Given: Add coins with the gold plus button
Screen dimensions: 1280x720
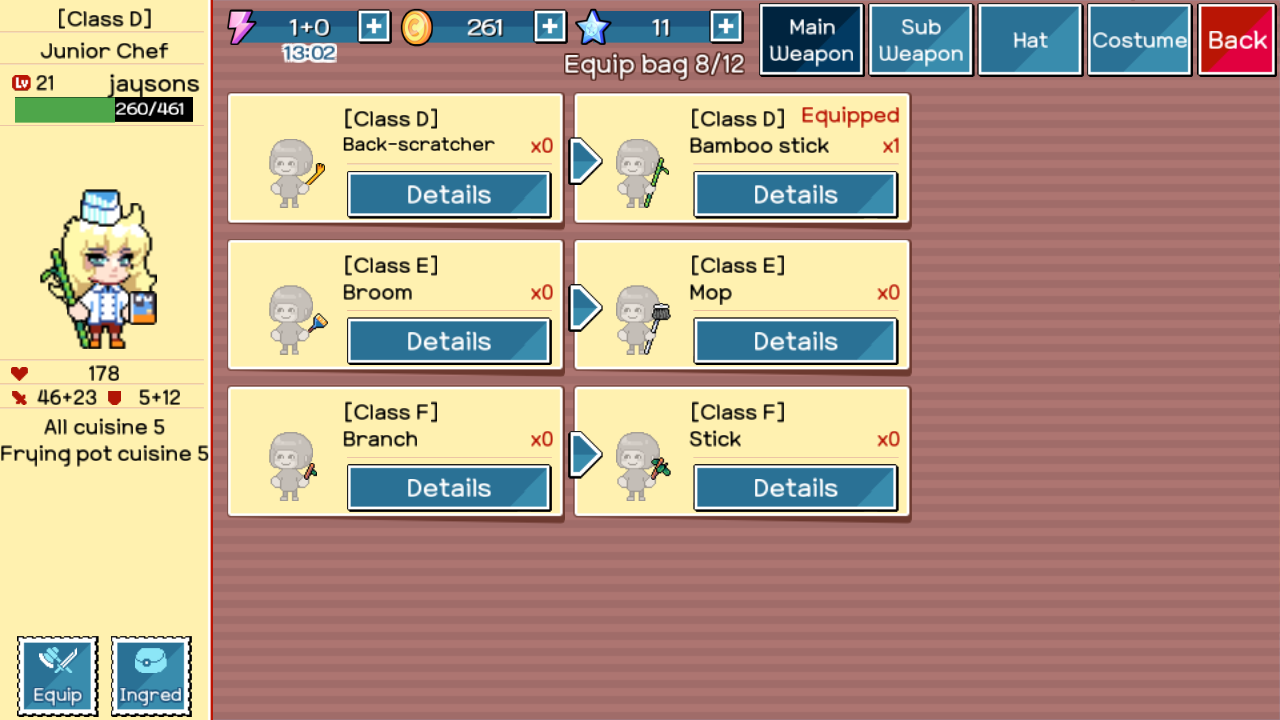Looking at the screenshot, I should (550, 27).
